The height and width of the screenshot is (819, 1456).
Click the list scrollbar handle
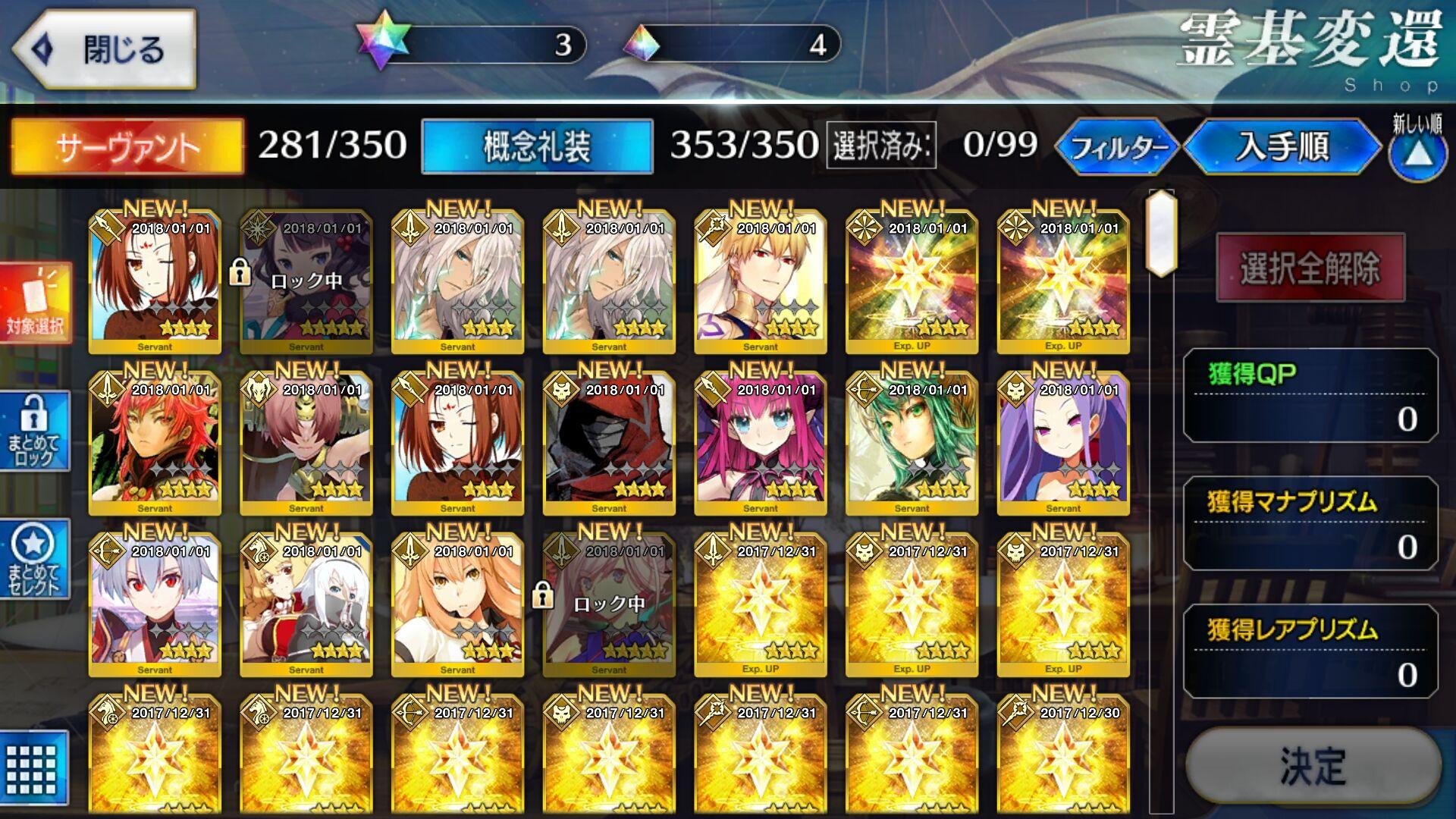pos(1161,234)
